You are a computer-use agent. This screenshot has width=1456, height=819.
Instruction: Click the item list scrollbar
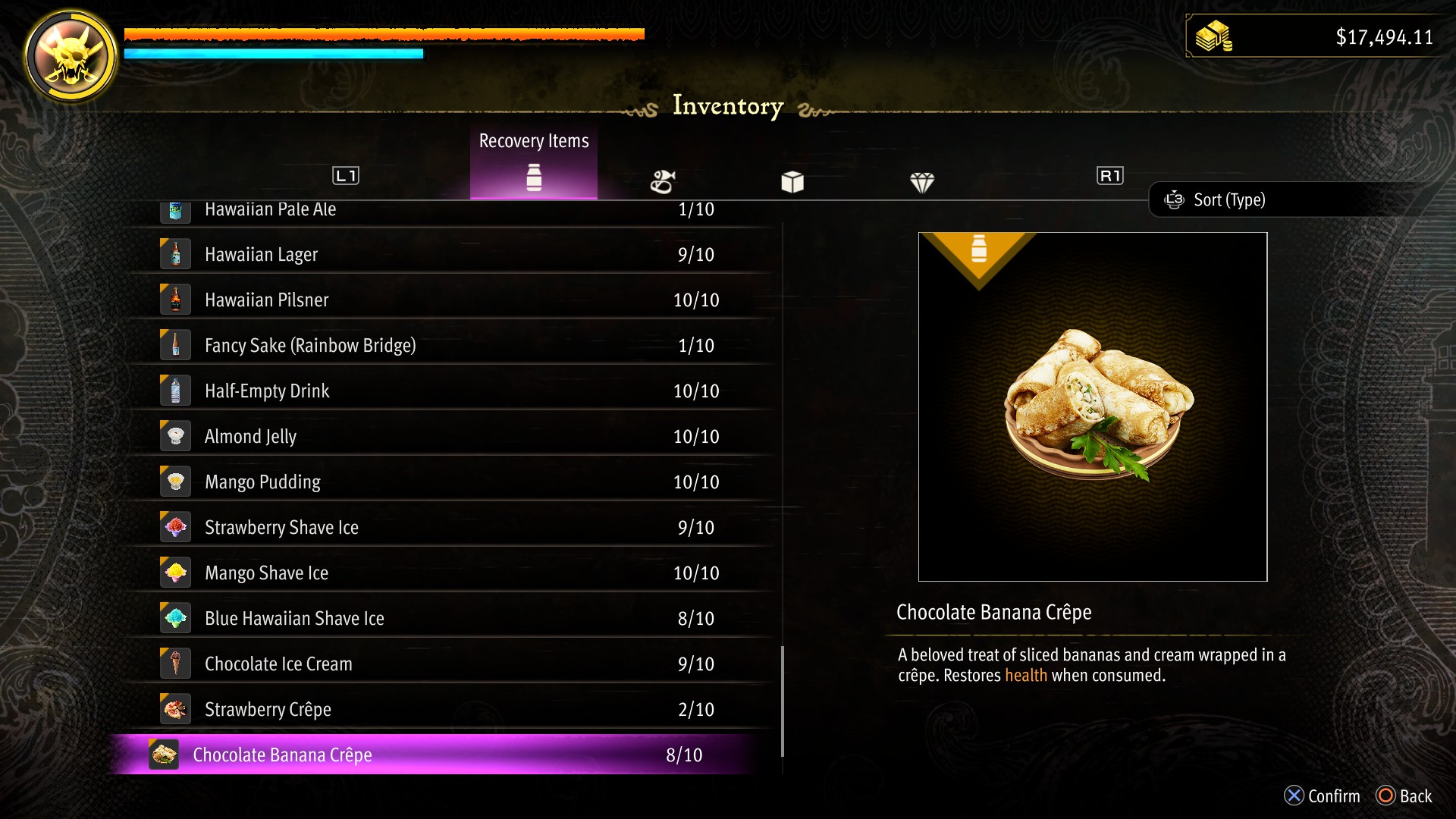(782, 701)
